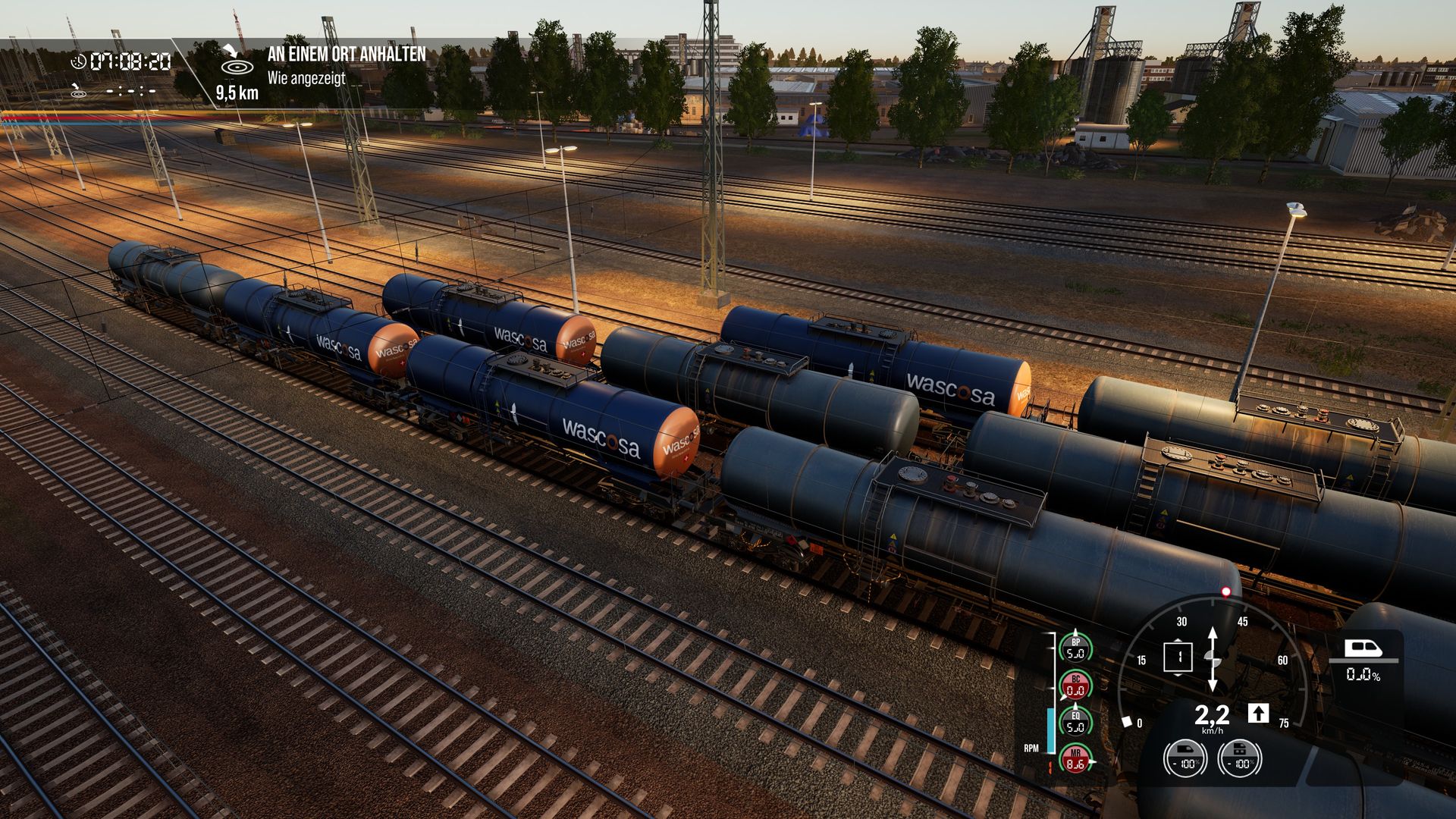Select the train gradient icon panel
1456x819 pixels.
[x=1363, y=658]
